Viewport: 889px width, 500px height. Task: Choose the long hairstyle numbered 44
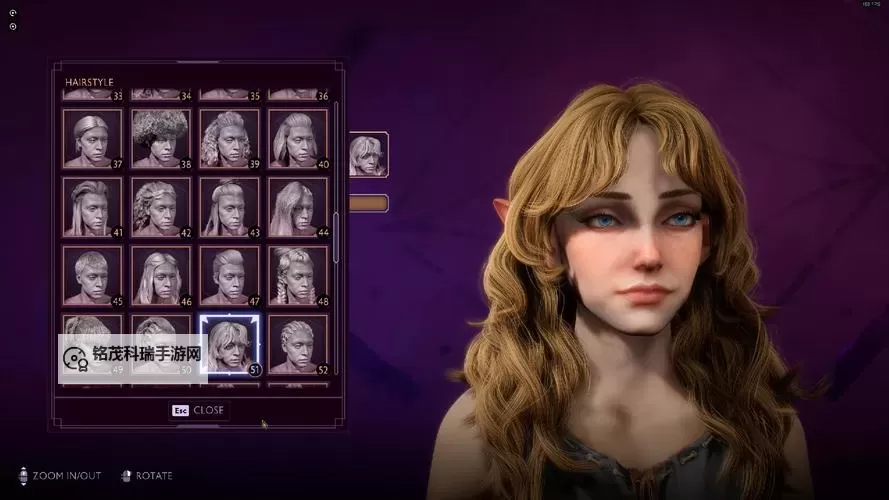[298, 207]
